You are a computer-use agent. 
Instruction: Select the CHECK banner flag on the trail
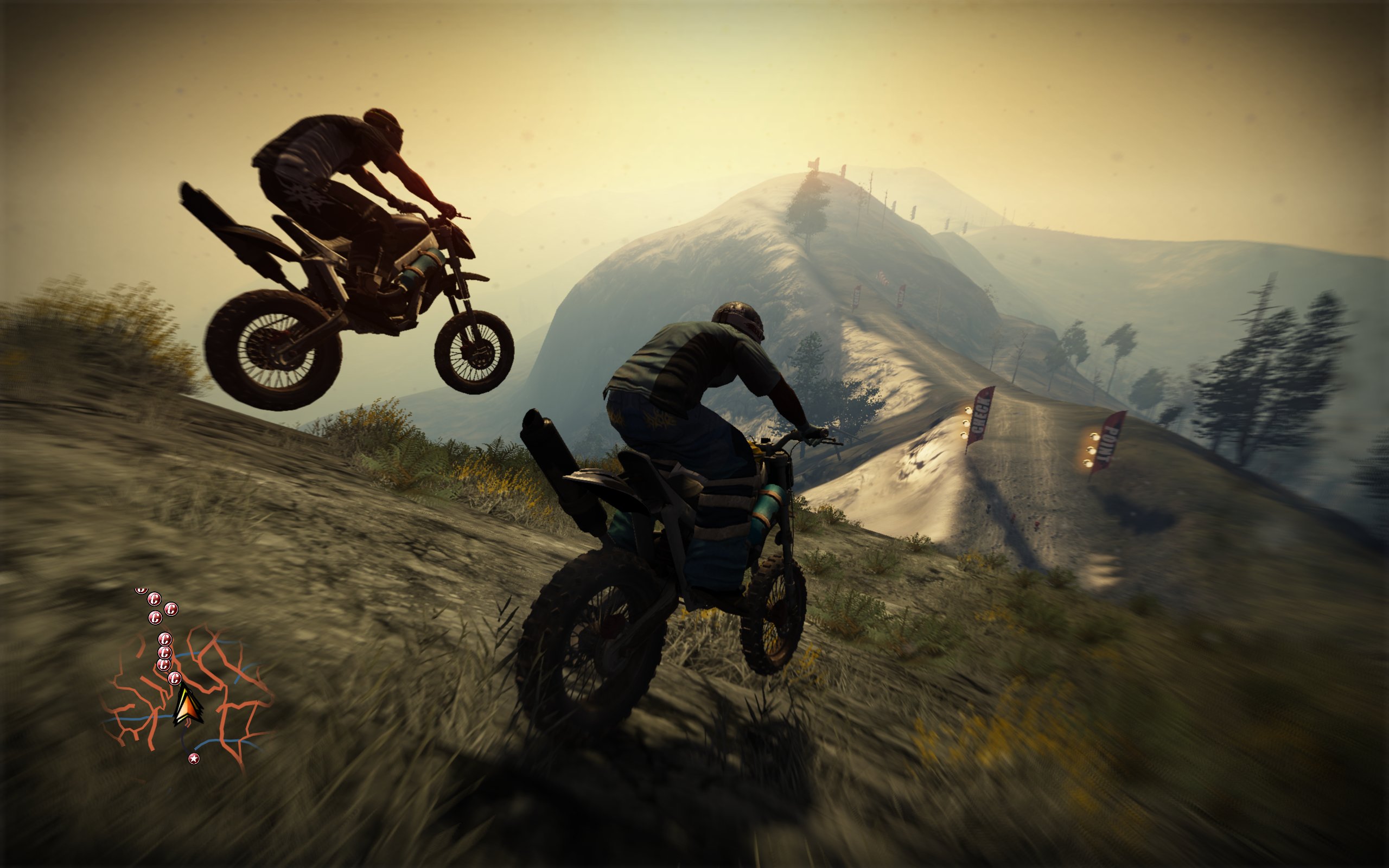click(x=980, y=416)
